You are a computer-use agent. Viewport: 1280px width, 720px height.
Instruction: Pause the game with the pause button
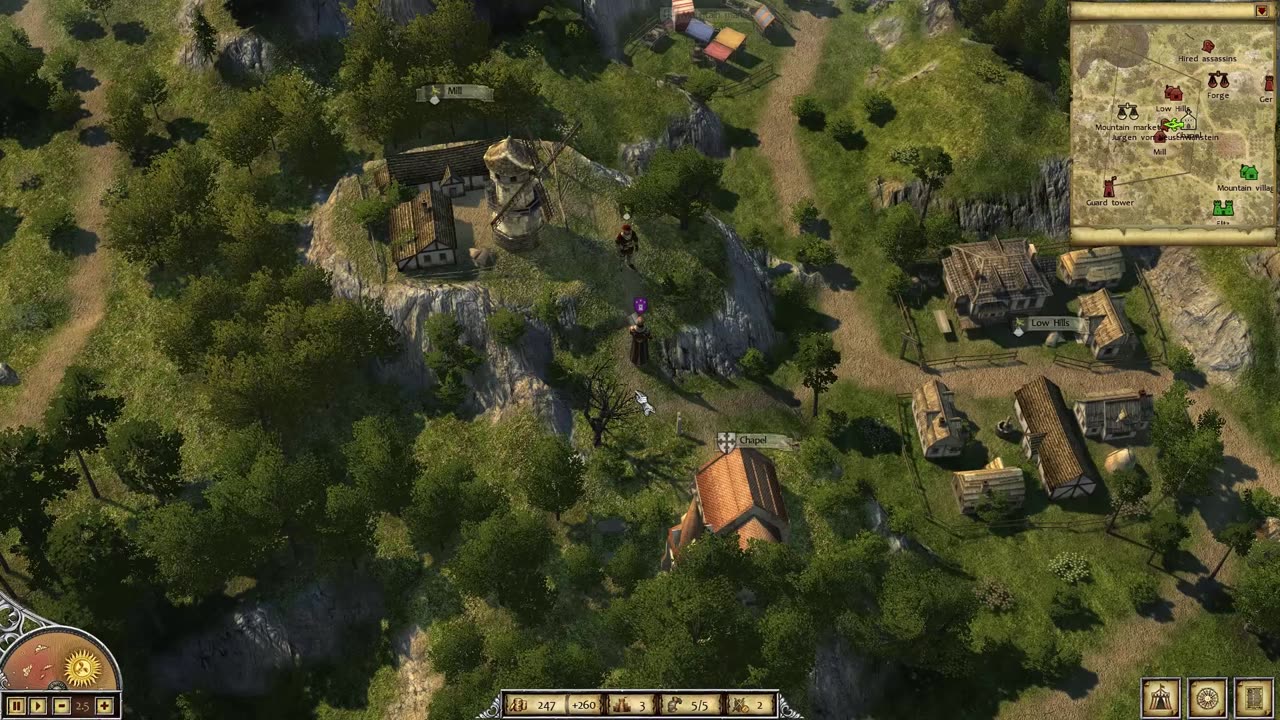pyautogui.click(x=14, y=706)
